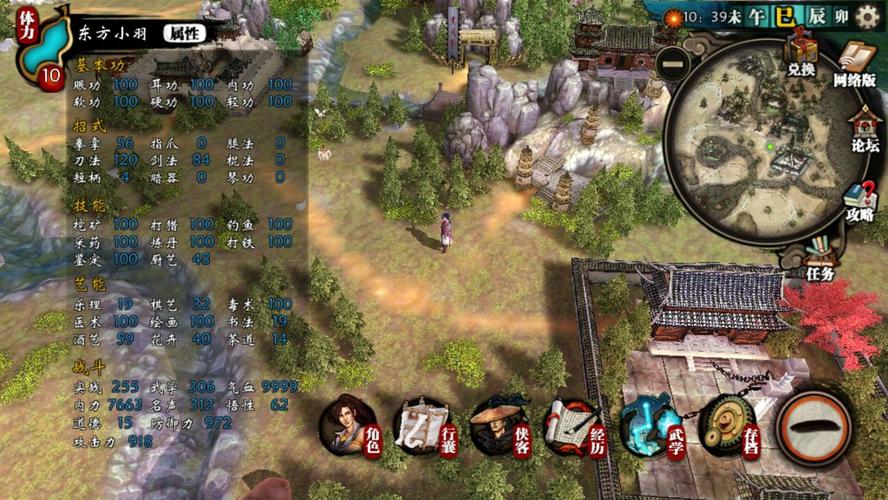This screenshot has width=888, height=500.
Task: Open the 攻略 strategy guide icon
Action: pos(858,200)
